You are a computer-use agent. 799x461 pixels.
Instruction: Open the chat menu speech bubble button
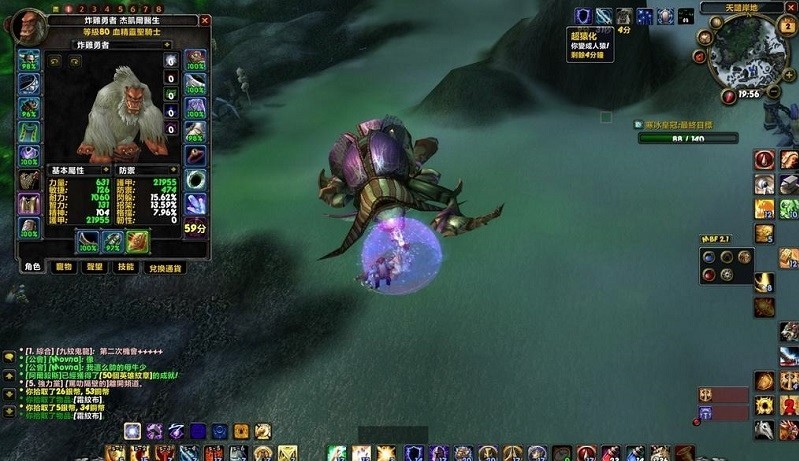9,356
